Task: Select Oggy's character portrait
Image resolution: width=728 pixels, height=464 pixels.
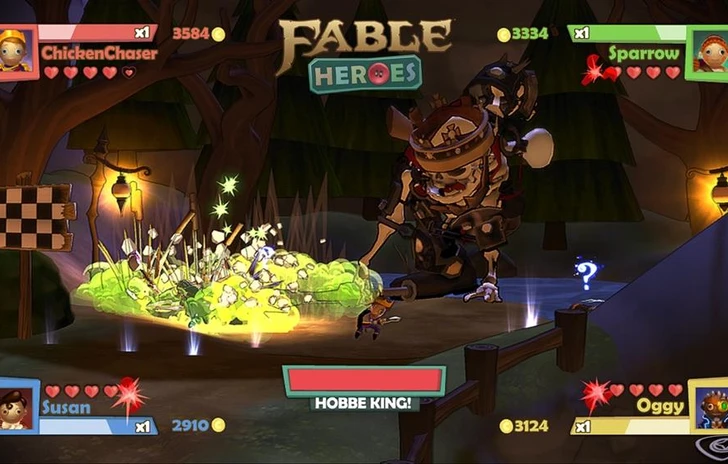Action: click(x=709, y=405)
